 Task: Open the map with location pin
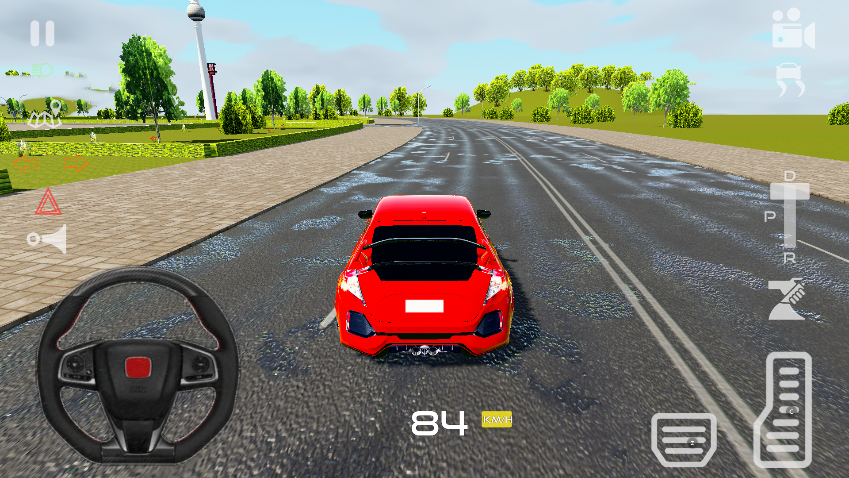pos(47,113)
